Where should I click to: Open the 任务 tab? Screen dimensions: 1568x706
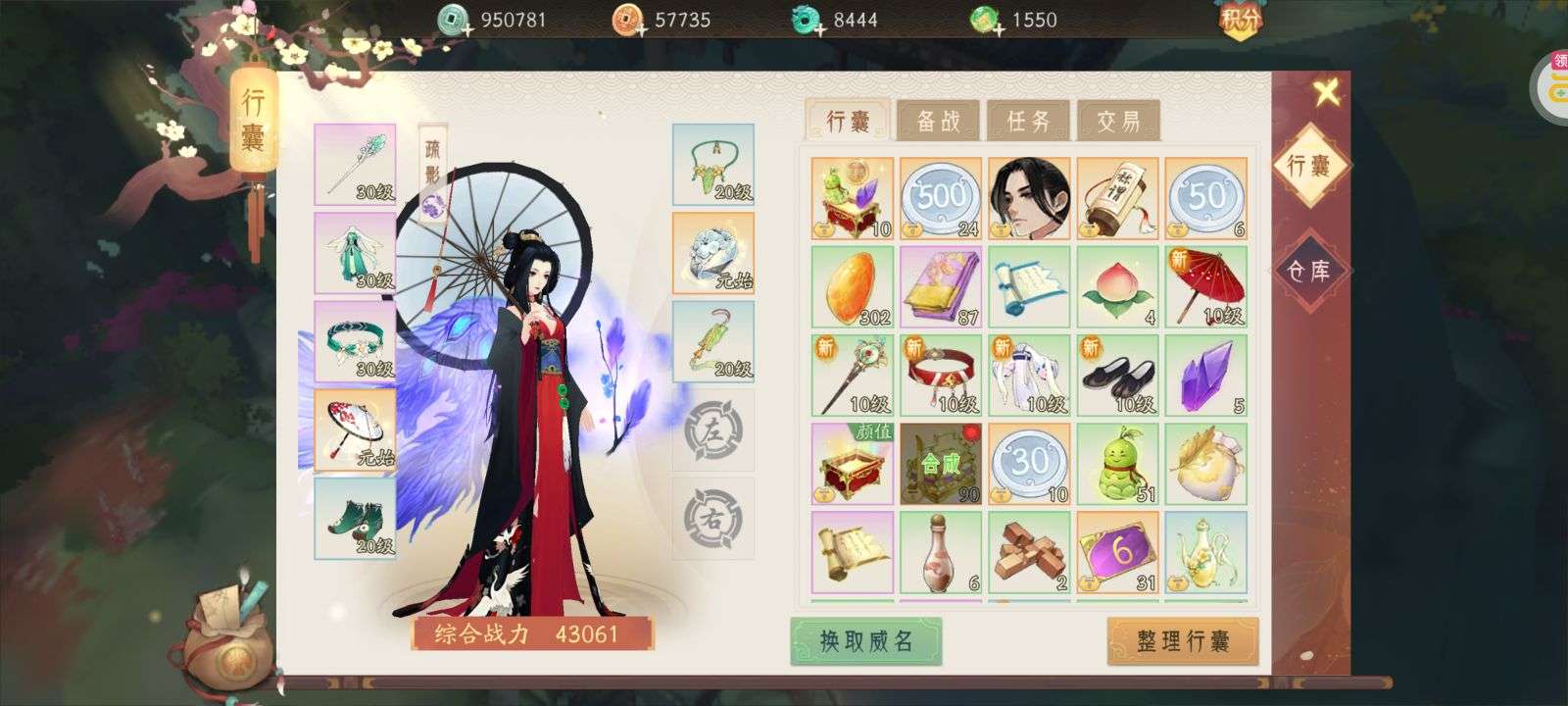tap(1028, 121)
